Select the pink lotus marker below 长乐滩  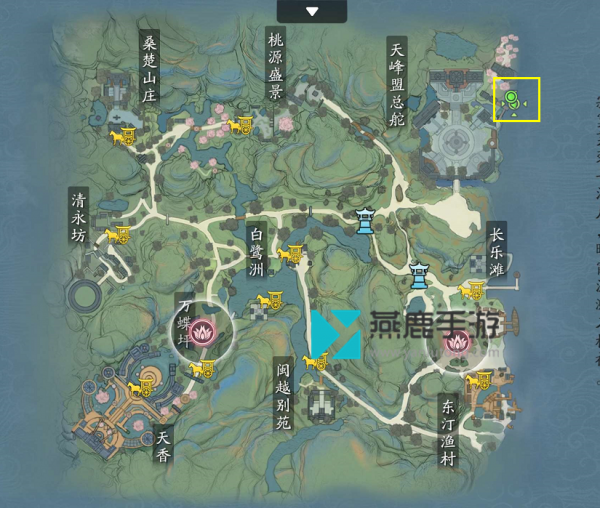pos(457,343)
